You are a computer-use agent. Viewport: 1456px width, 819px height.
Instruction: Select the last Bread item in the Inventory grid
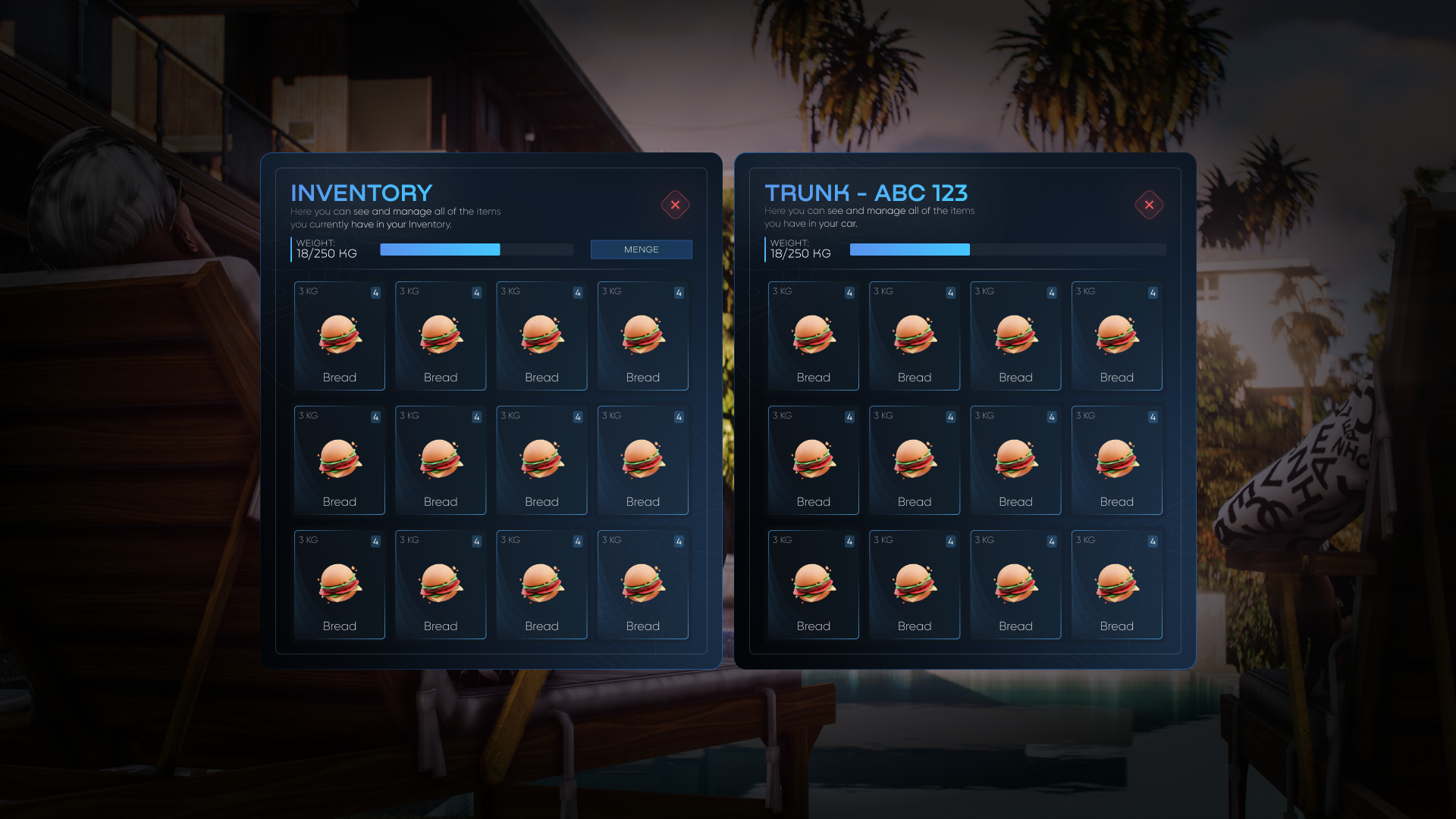pos(642,584)
